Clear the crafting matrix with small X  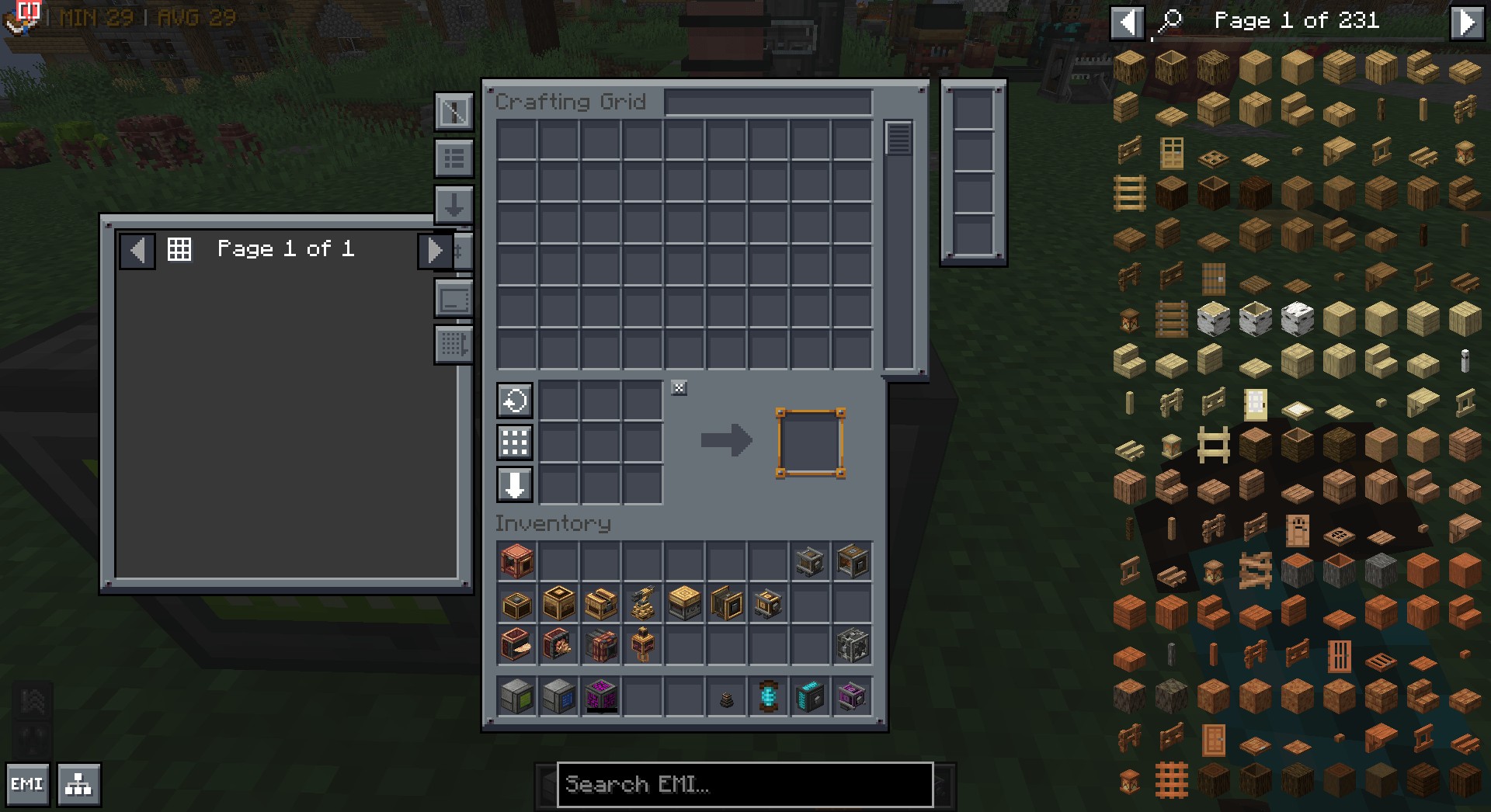click(679, 388)
